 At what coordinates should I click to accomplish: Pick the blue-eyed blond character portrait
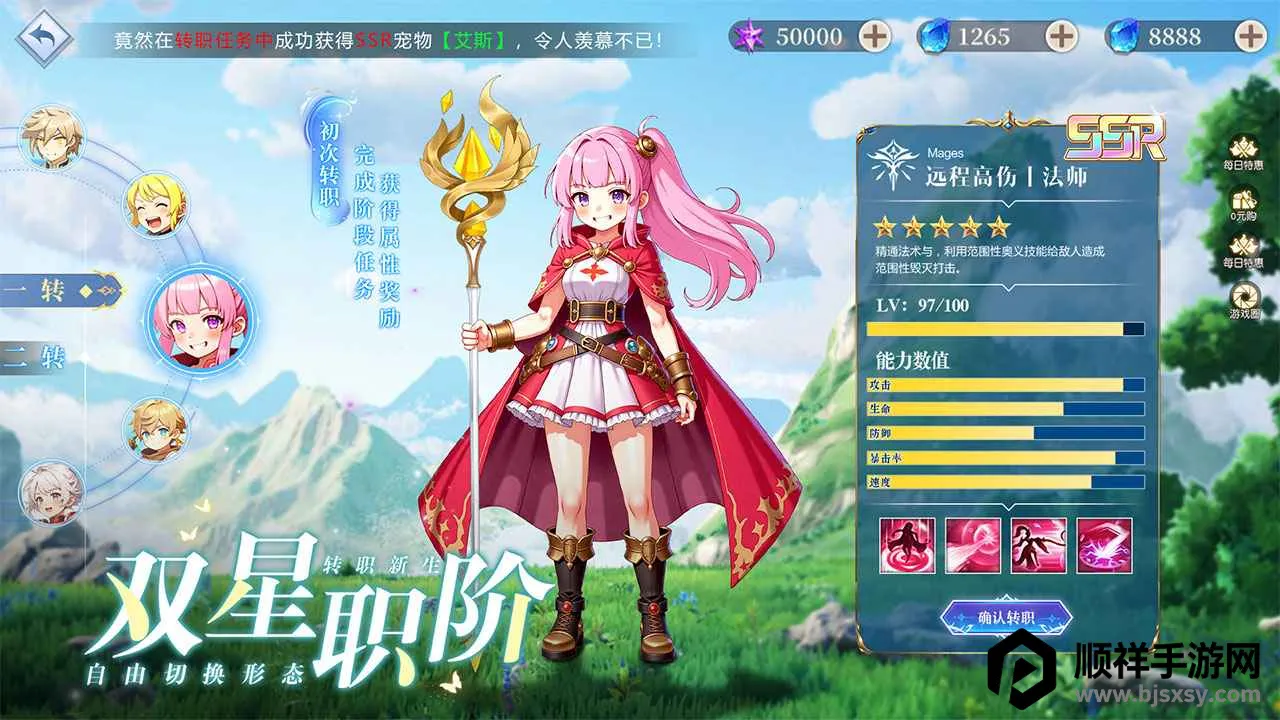[x=155, y=429]
